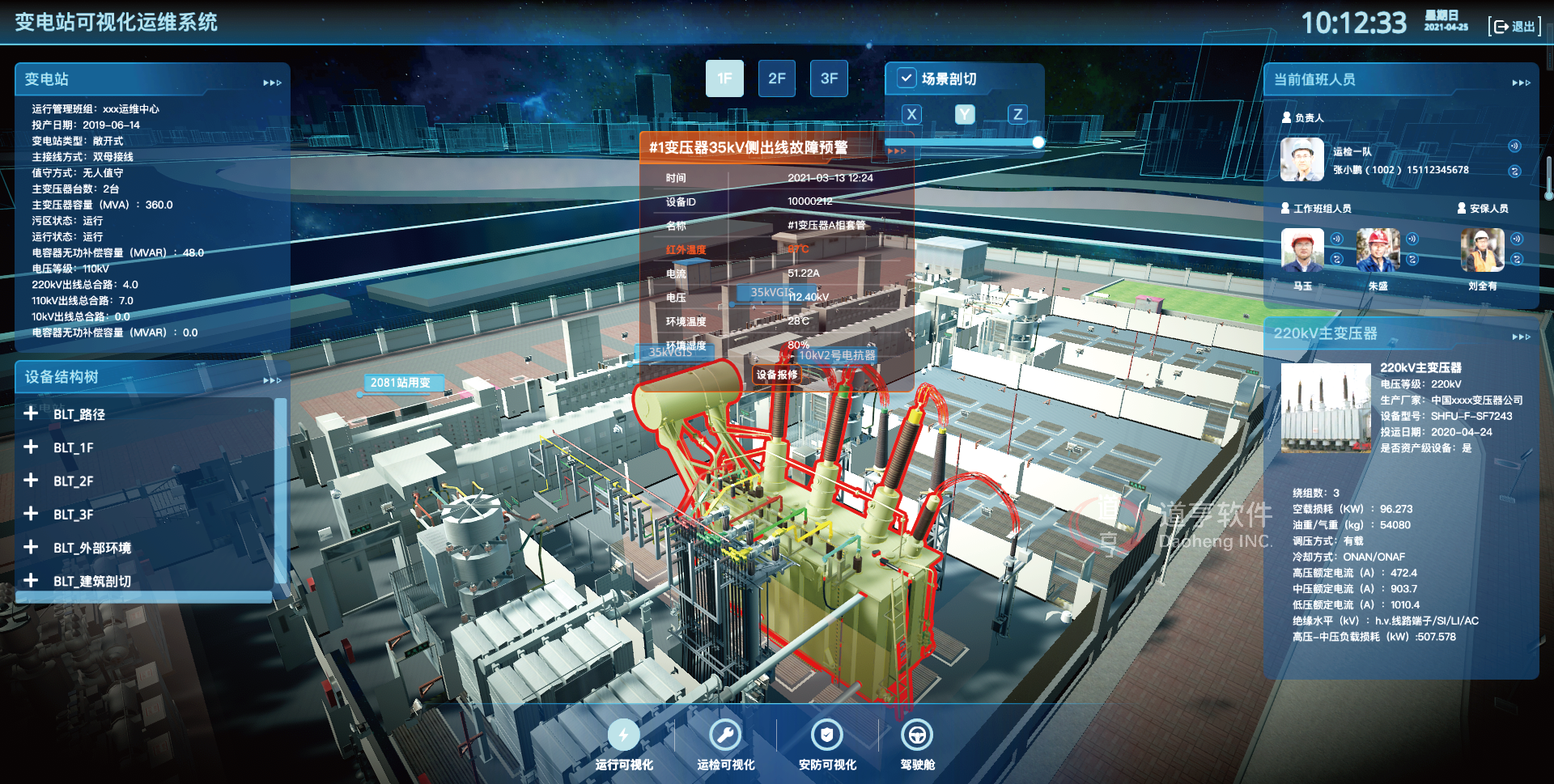The image size is (1554, 784).
Task: Click the 设备报修 button
Action: pos(777,375)
